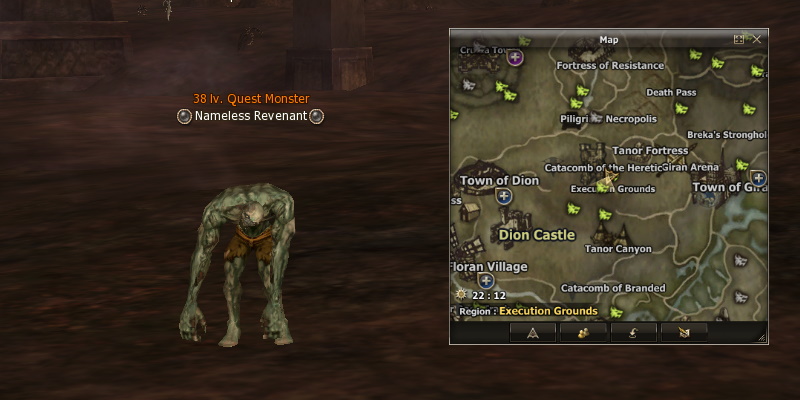Choose Fortress of Resistance on the map
800x400 pixels.
click(610, 66)
